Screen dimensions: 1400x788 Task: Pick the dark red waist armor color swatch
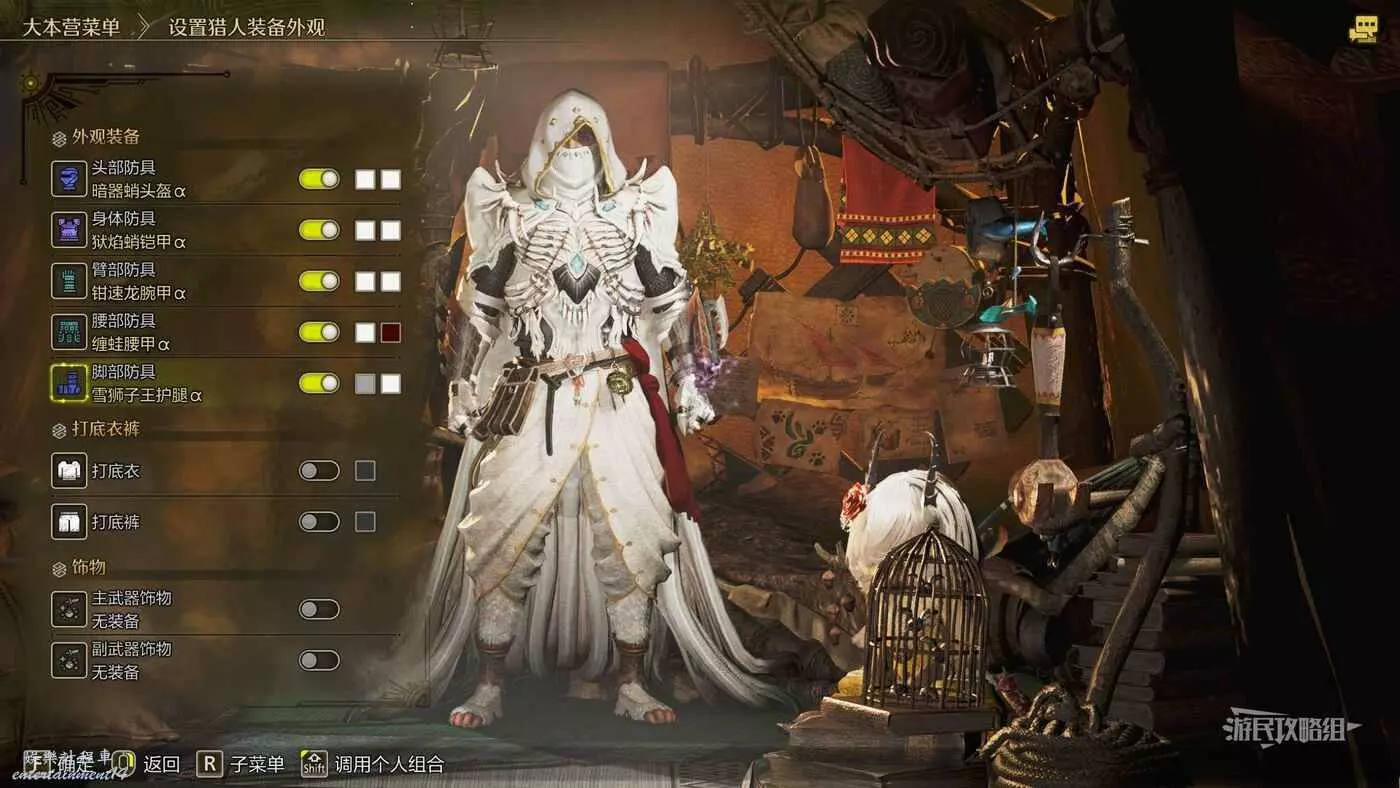pos(391,332)
